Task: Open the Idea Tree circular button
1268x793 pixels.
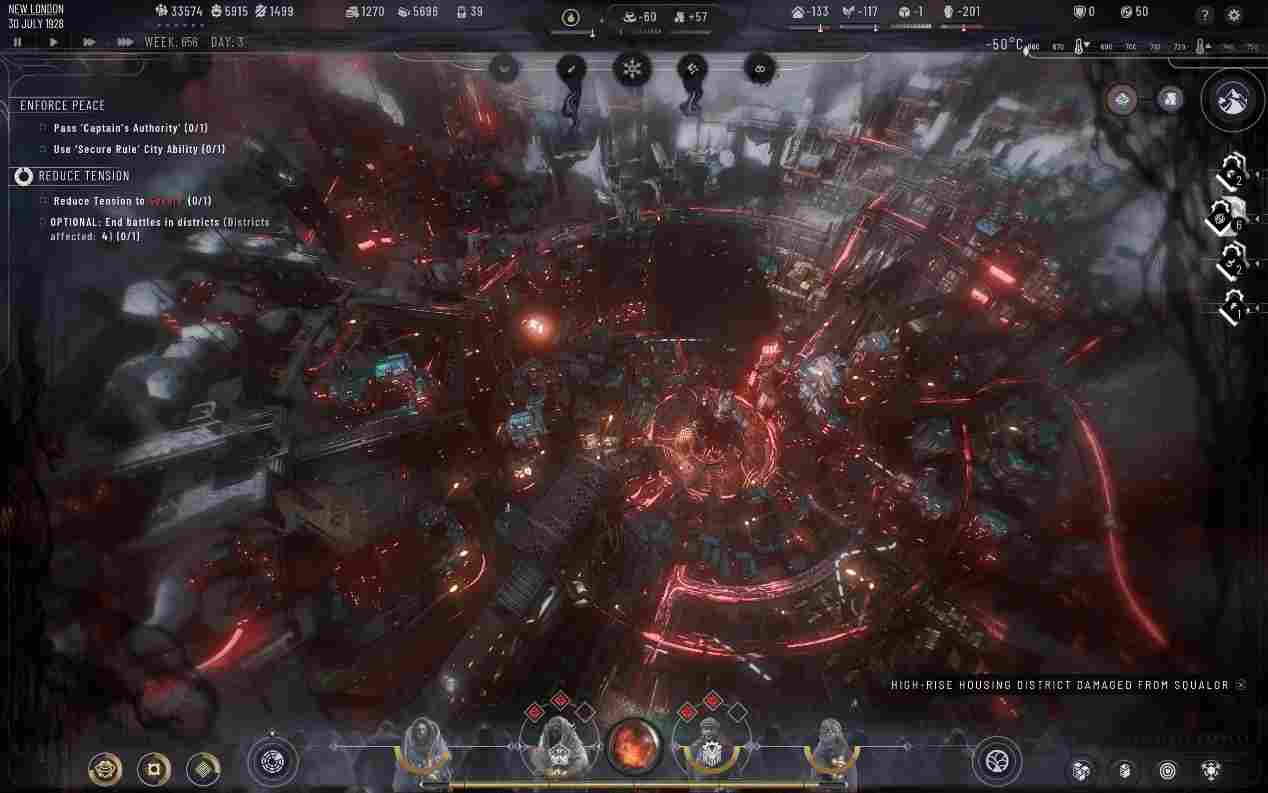Action: pos(996,762)
